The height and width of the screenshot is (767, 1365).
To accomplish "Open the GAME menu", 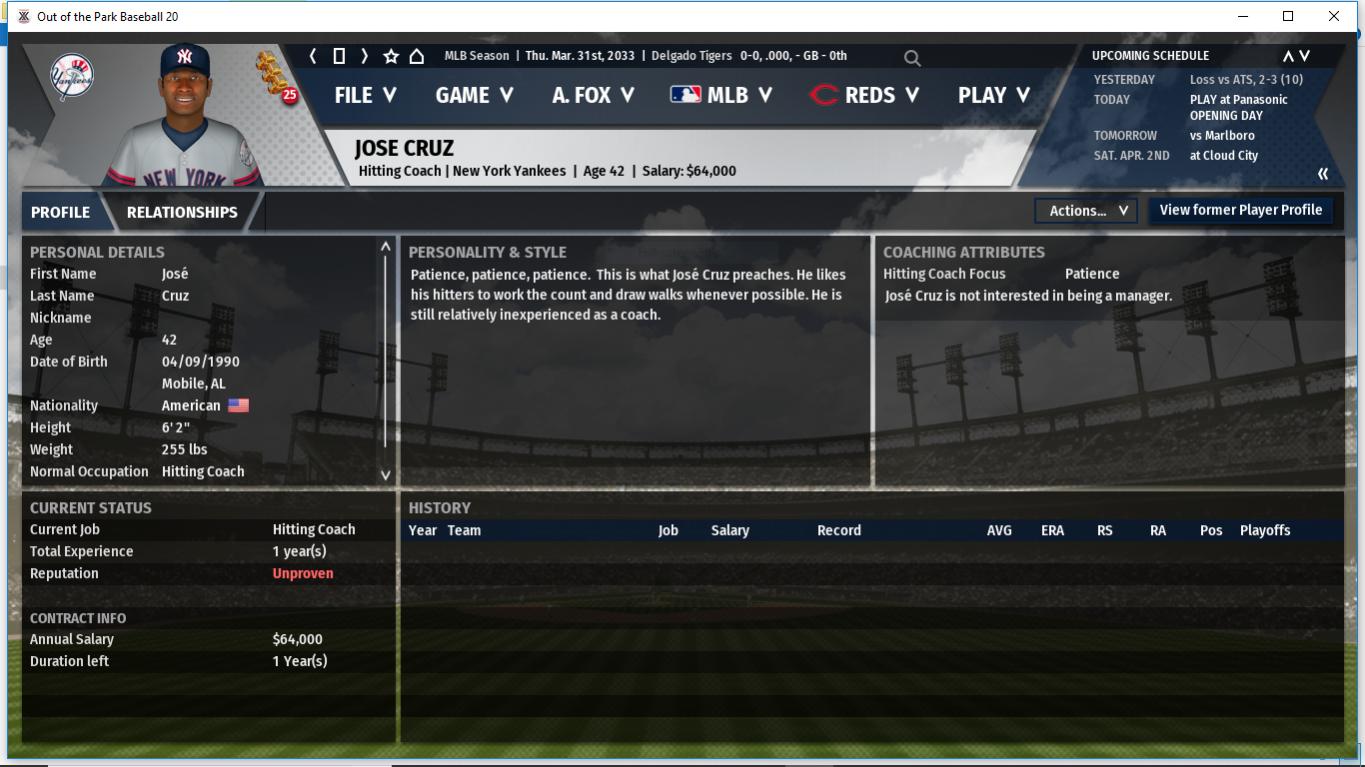I will point(474,95).
